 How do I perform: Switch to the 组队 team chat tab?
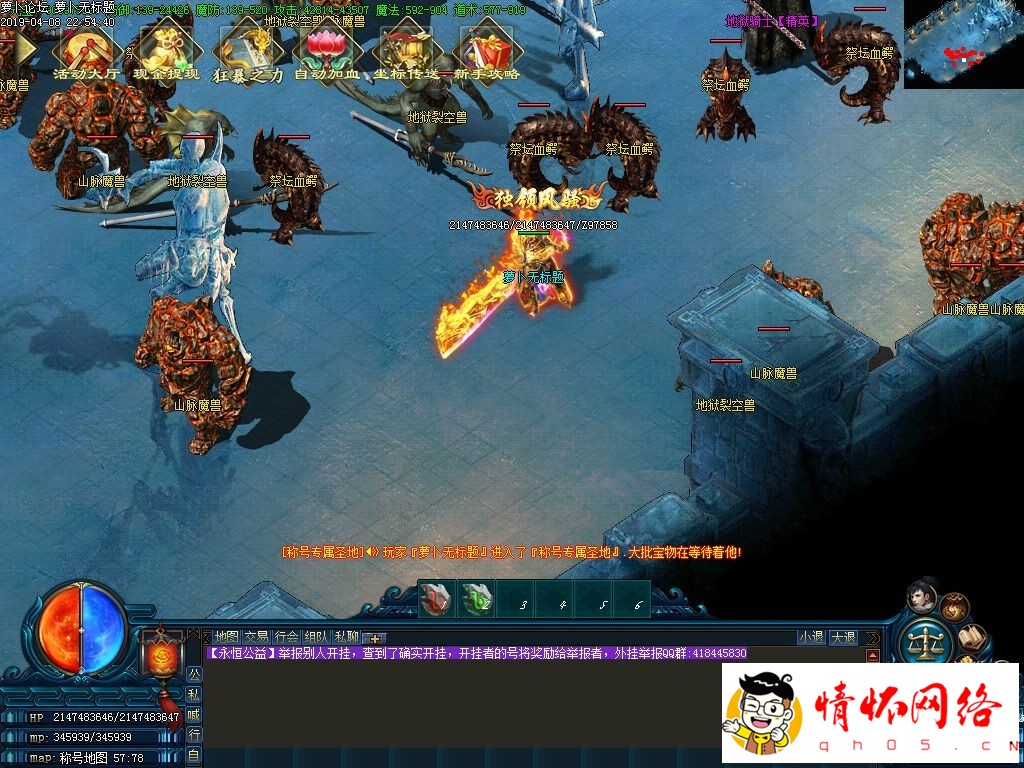pos(317,637)
